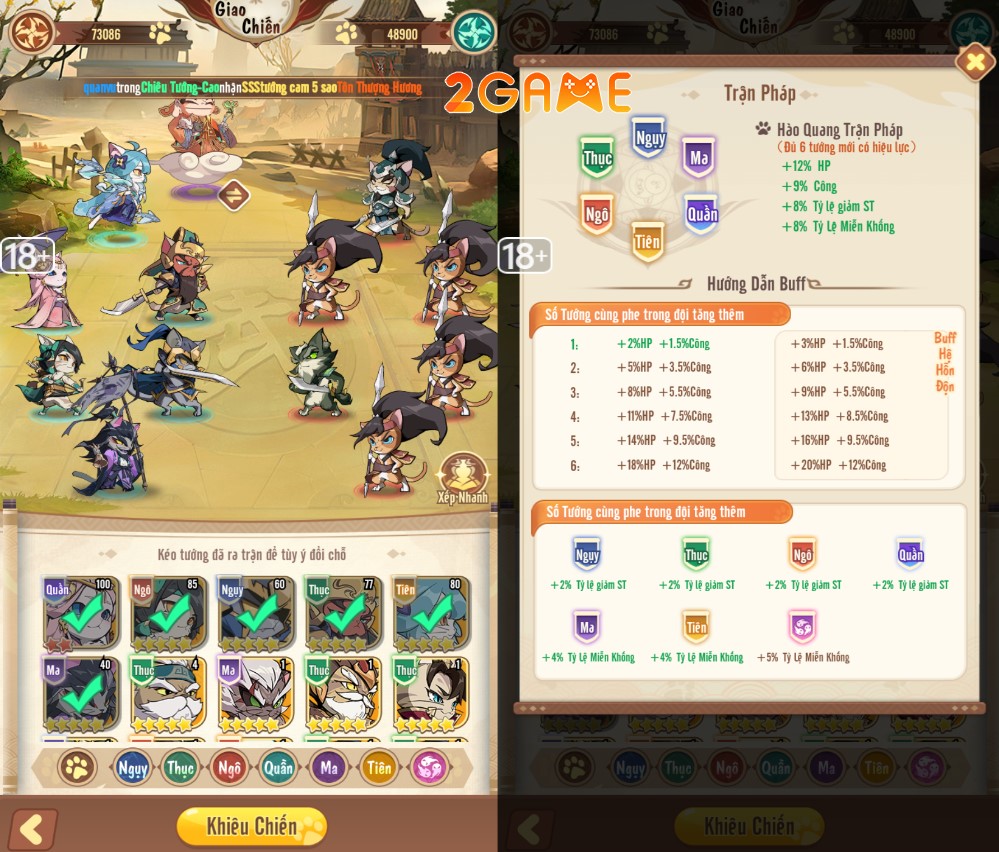Screen dimensions: 999x852
Task: Uncheck the level 40 Ma hero card
Action: (x=81, y=693)
